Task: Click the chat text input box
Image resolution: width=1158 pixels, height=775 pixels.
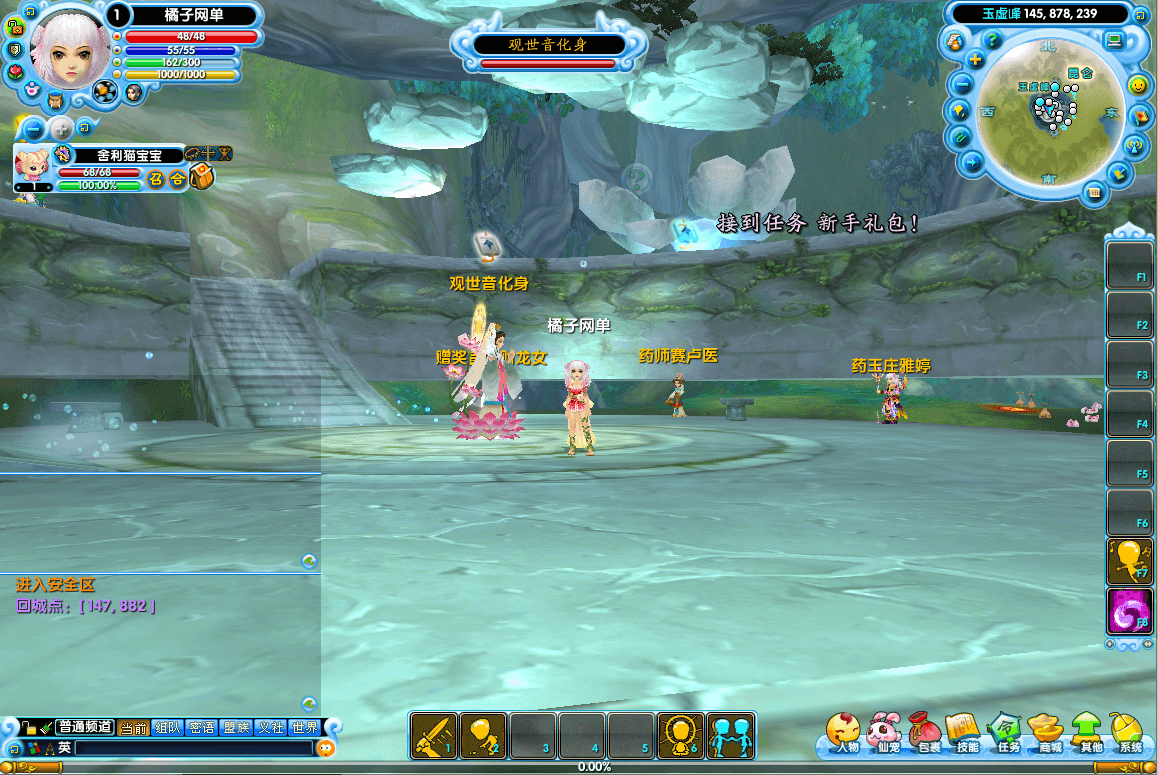Action: tap(193, 748)
